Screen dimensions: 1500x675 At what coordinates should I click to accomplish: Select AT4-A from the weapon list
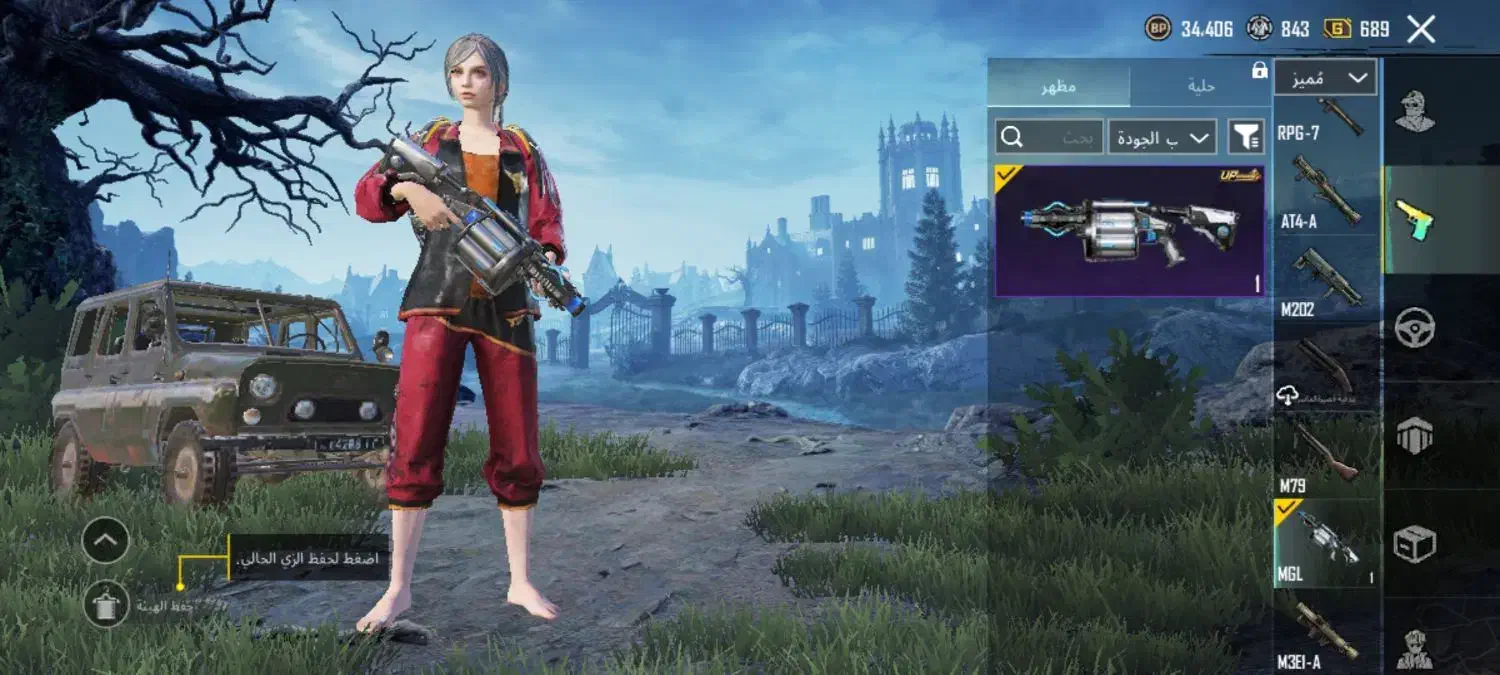tap(1326, 193)
